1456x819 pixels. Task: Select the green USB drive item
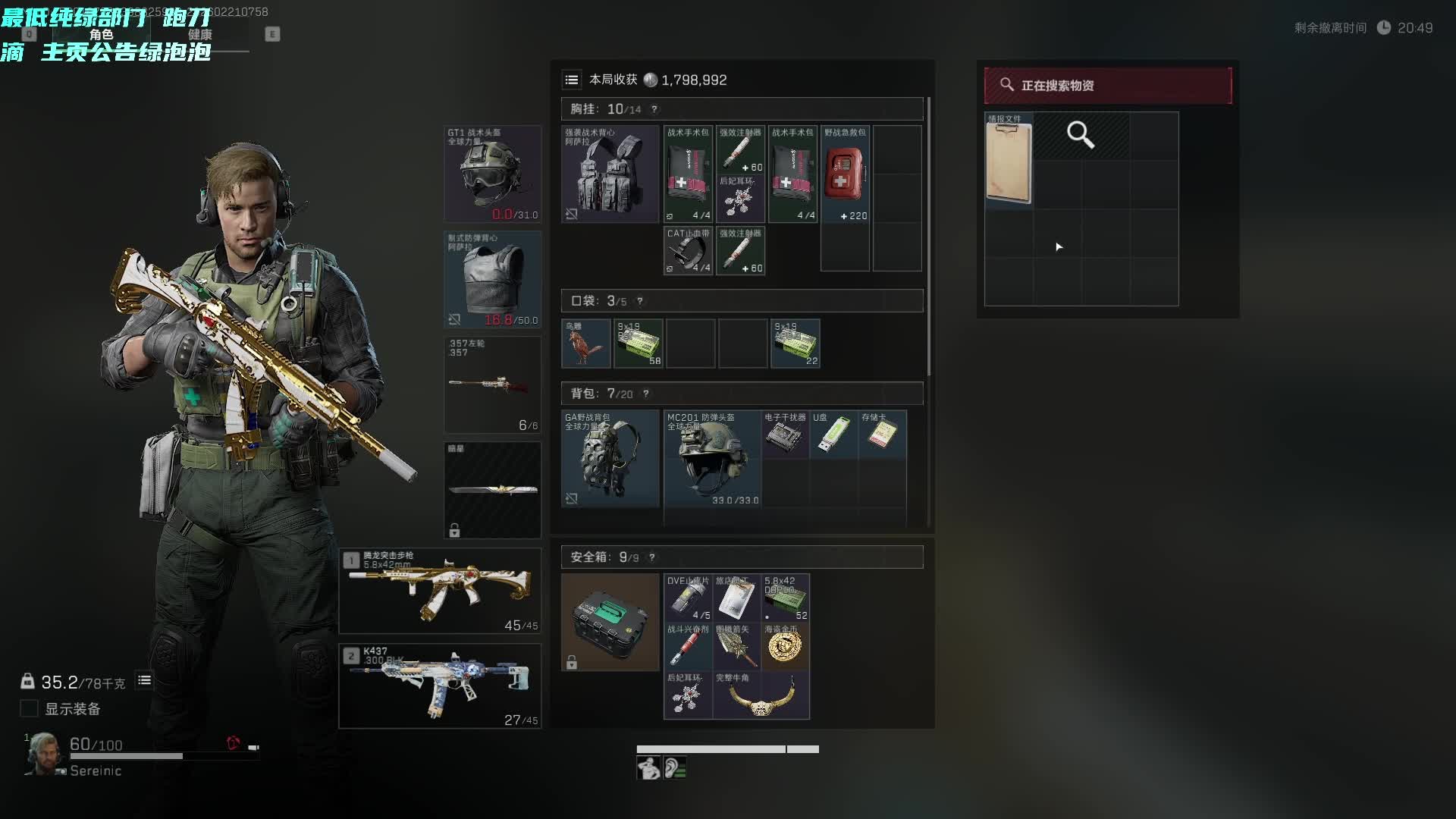[x=833, y=435]
